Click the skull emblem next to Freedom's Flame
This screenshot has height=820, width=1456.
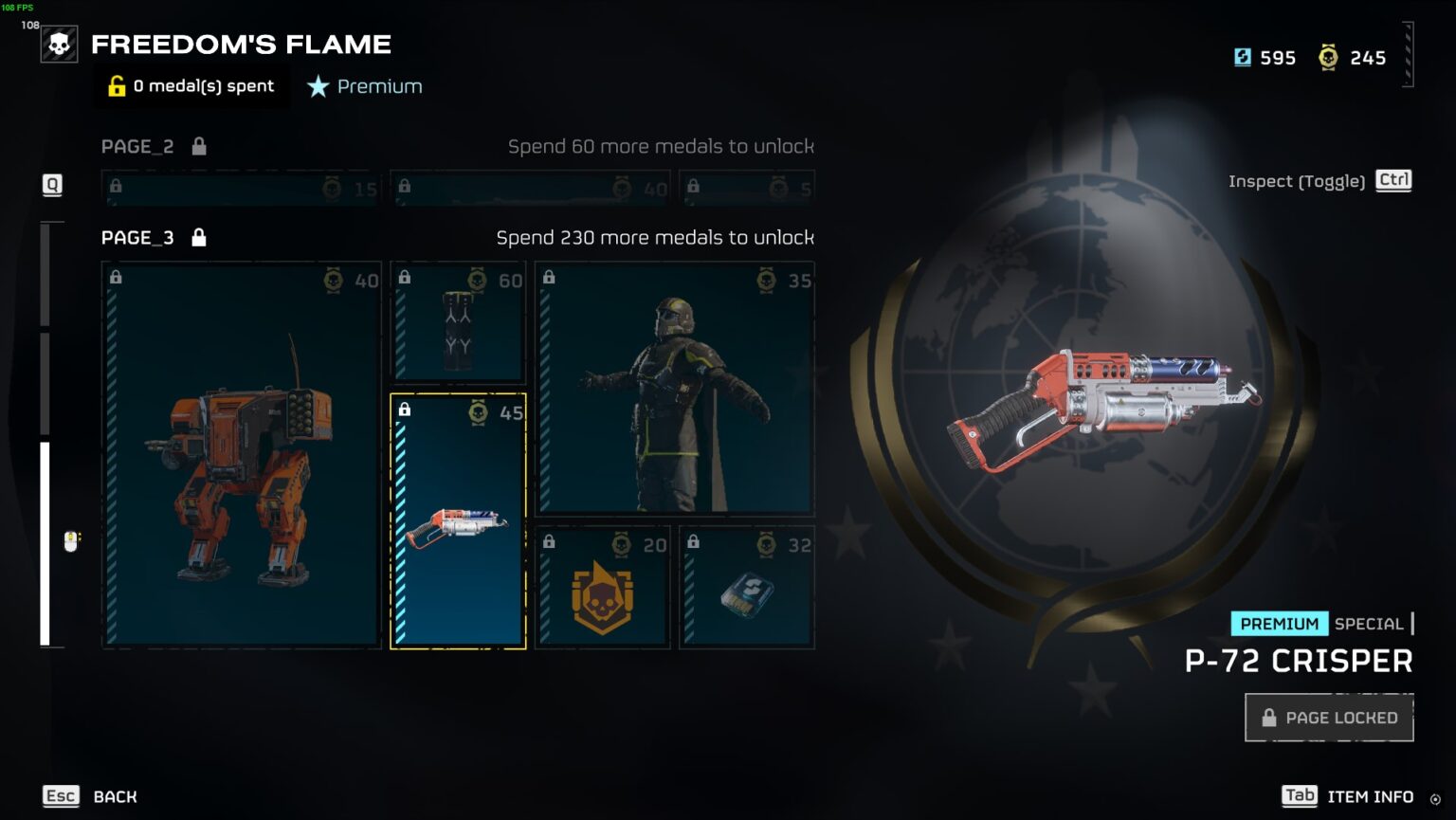(x=58, y=43)
